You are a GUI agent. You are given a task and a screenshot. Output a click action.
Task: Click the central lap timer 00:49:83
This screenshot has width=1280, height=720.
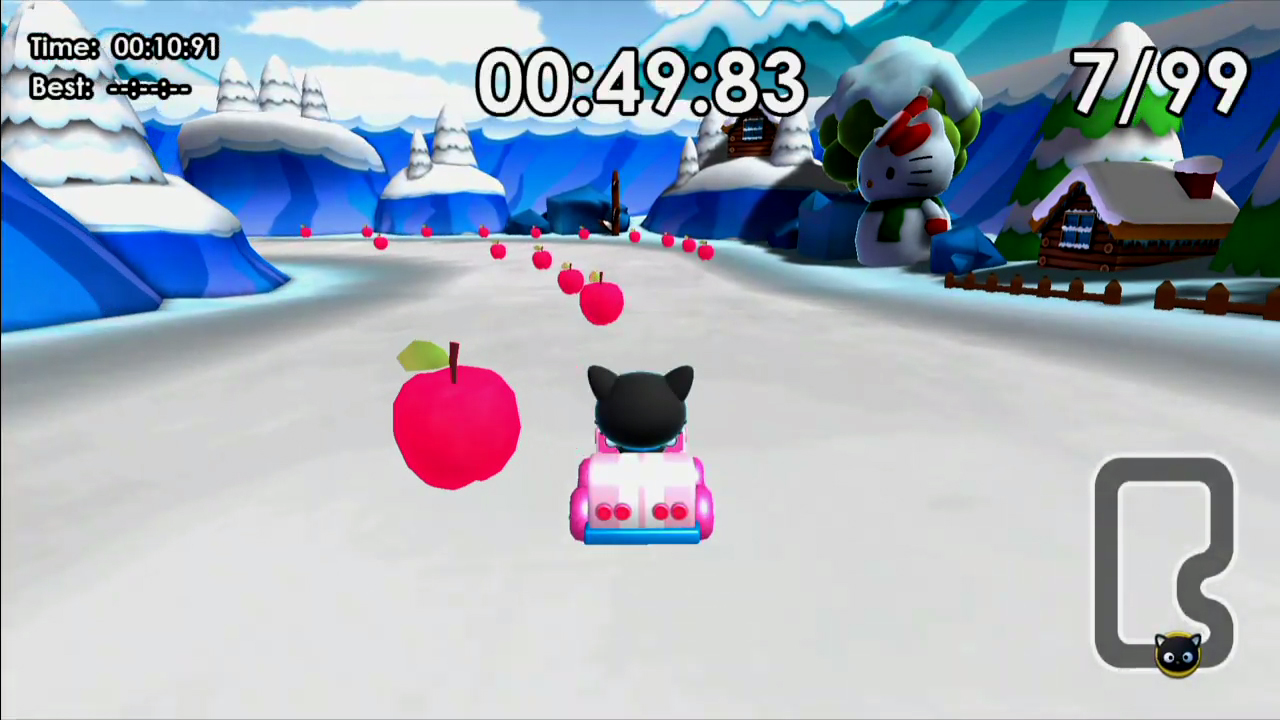click(640, 82)
